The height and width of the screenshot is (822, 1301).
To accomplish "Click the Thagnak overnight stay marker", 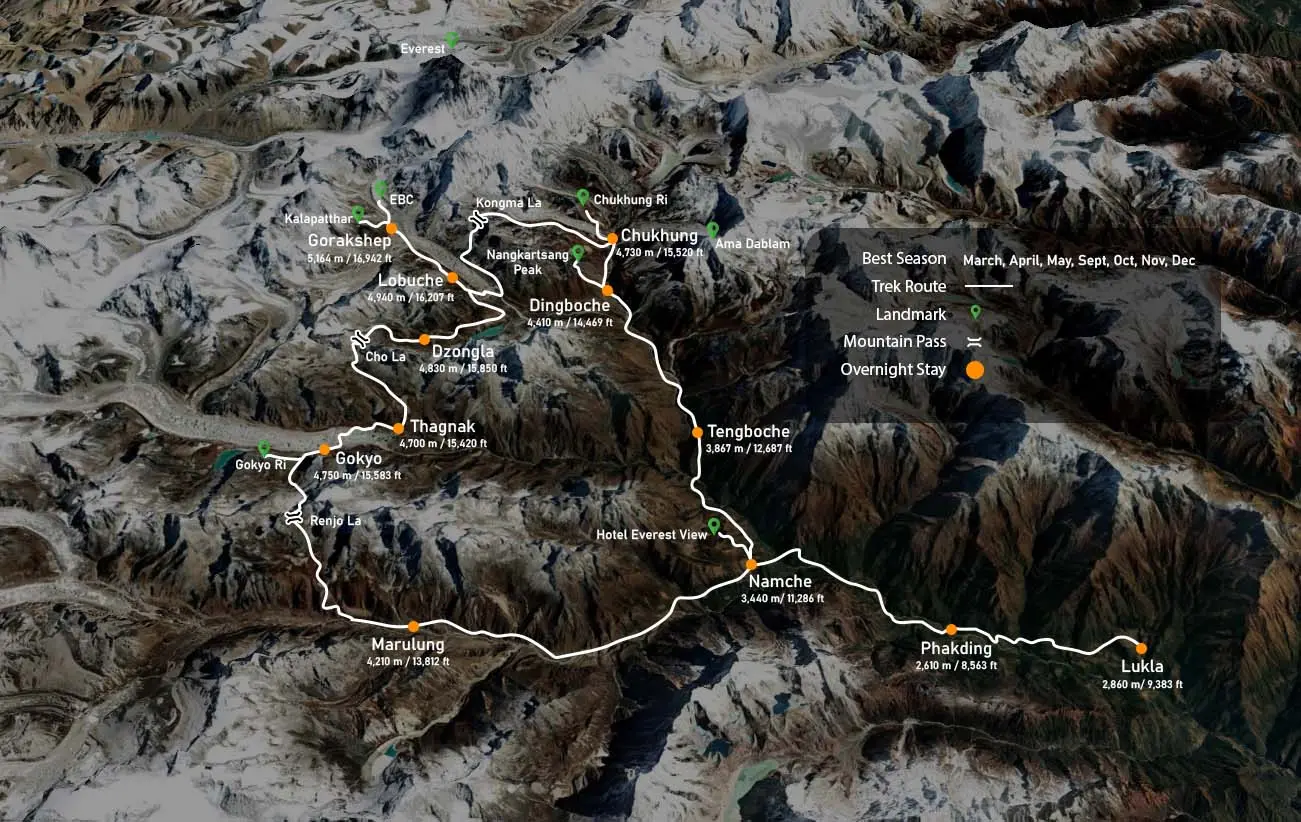I will coord(398,429).
